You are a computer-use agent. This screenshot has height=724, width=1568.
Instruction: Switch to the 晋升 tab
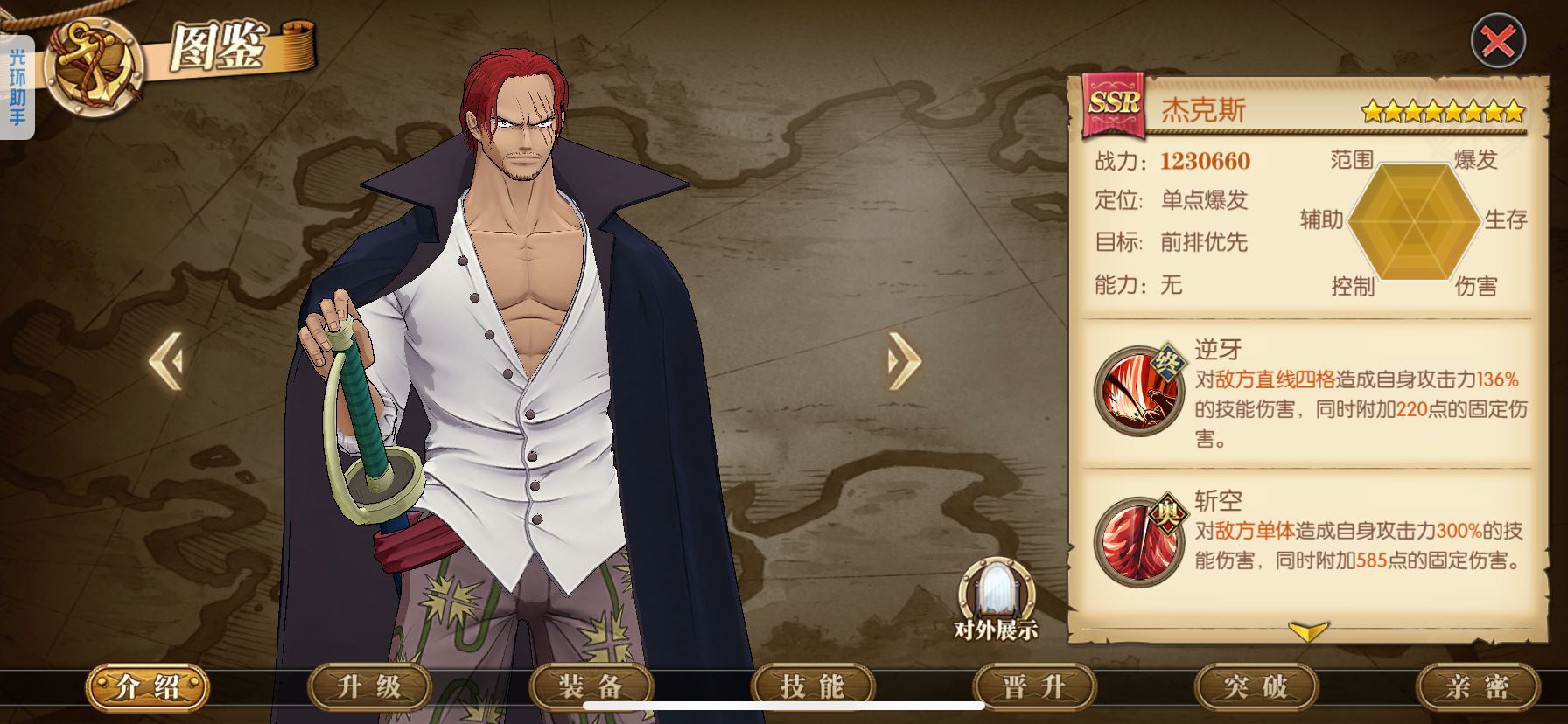1034,686
